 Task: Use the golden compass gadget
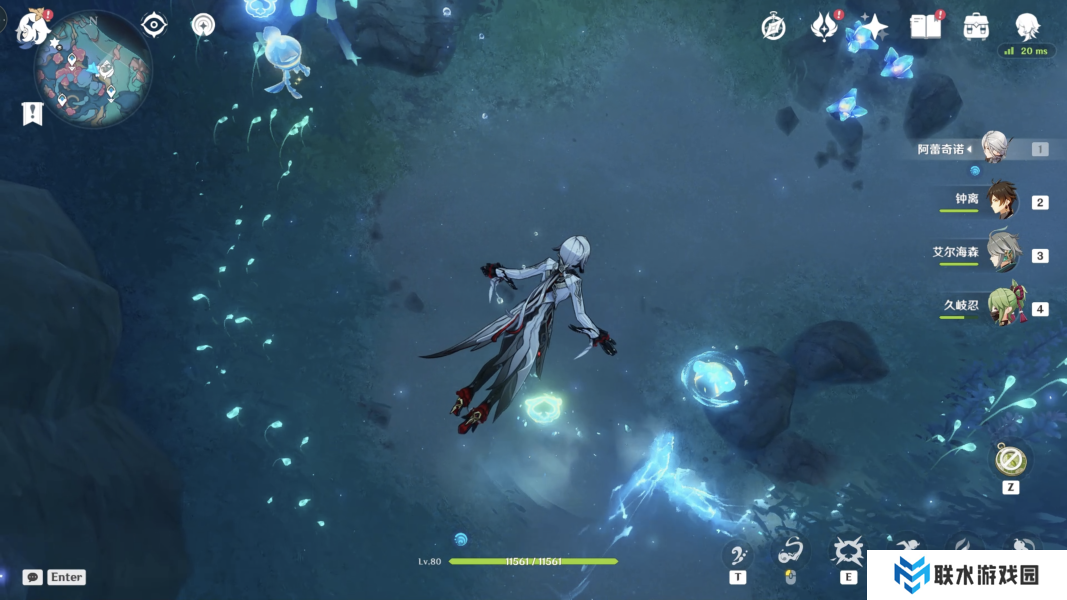coord(1010,460)
